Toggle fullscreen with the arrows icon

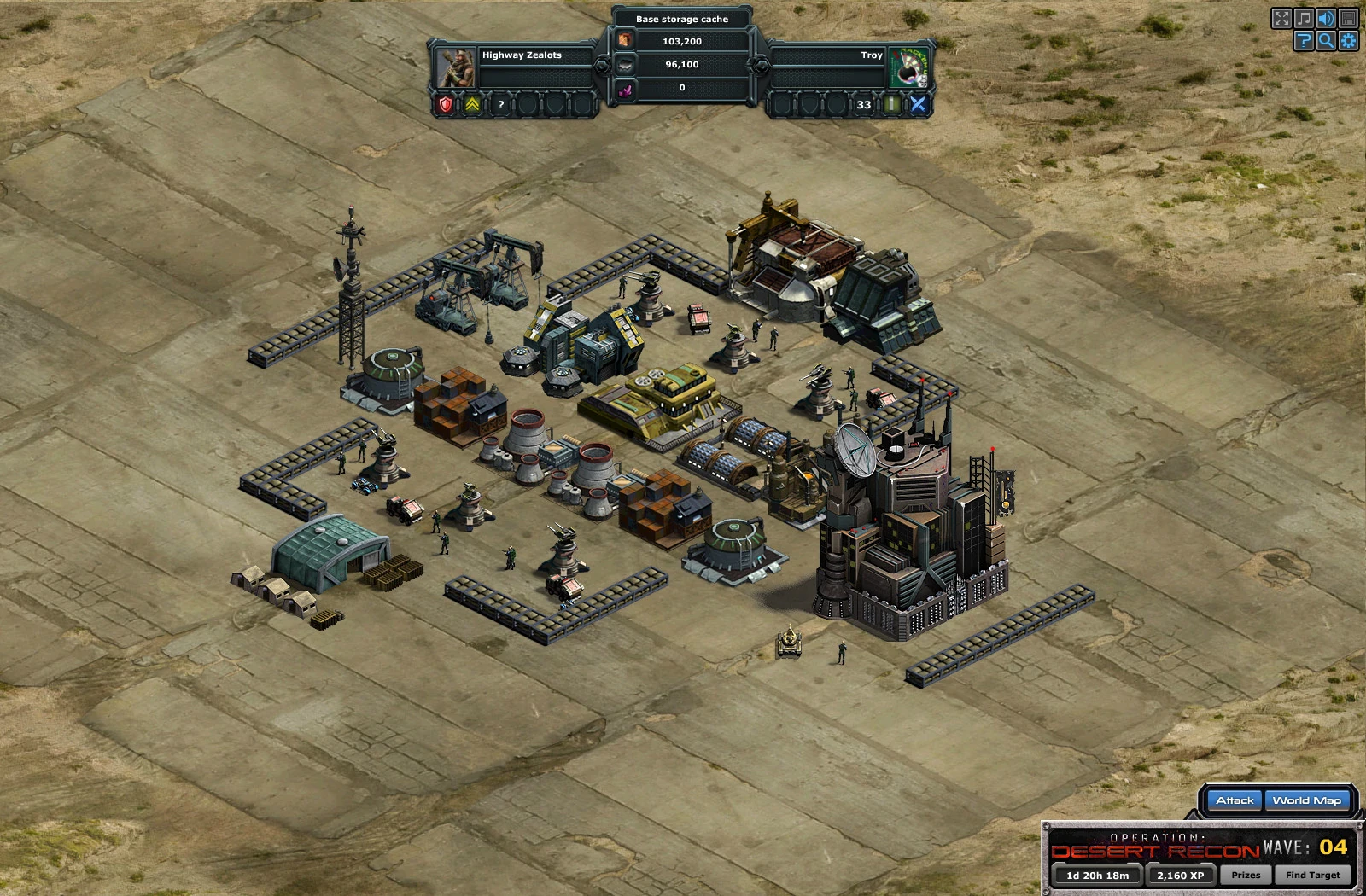1281,18
